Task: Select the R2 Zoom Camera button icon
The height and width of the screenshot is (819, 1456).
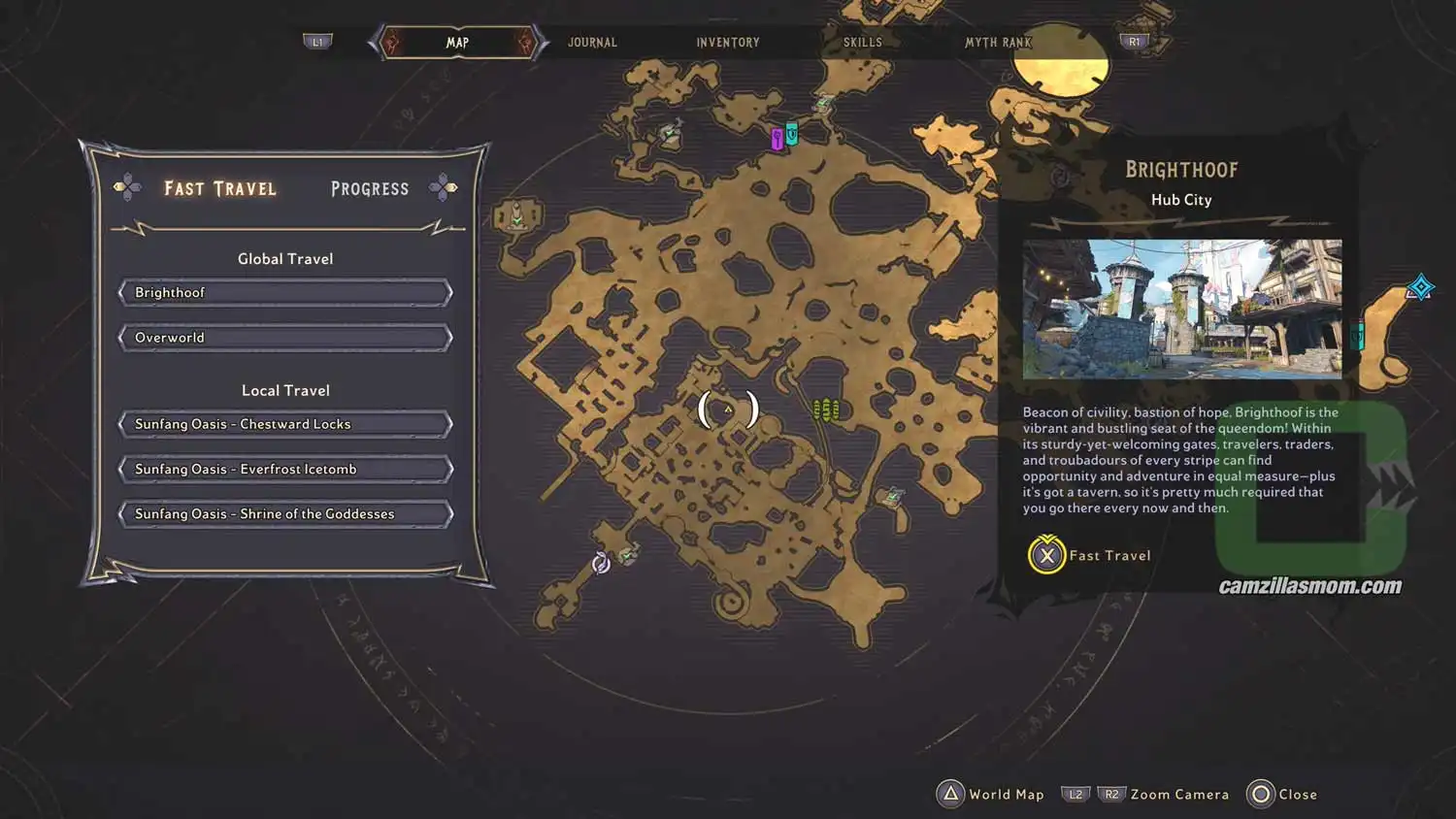Action: (x=1112, y=794)
